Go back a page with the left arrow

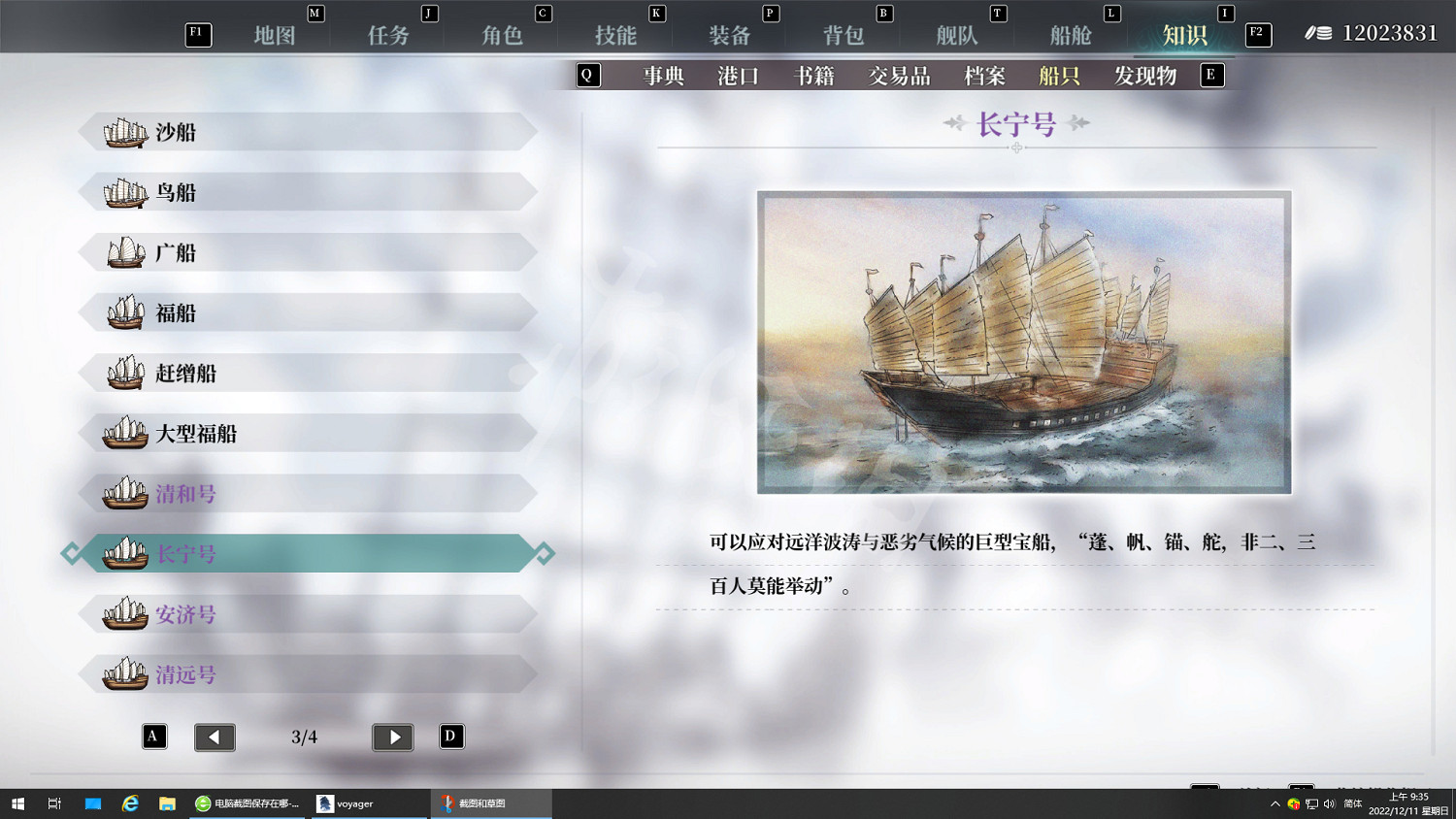pyautogui.click(x=215, y=737)
